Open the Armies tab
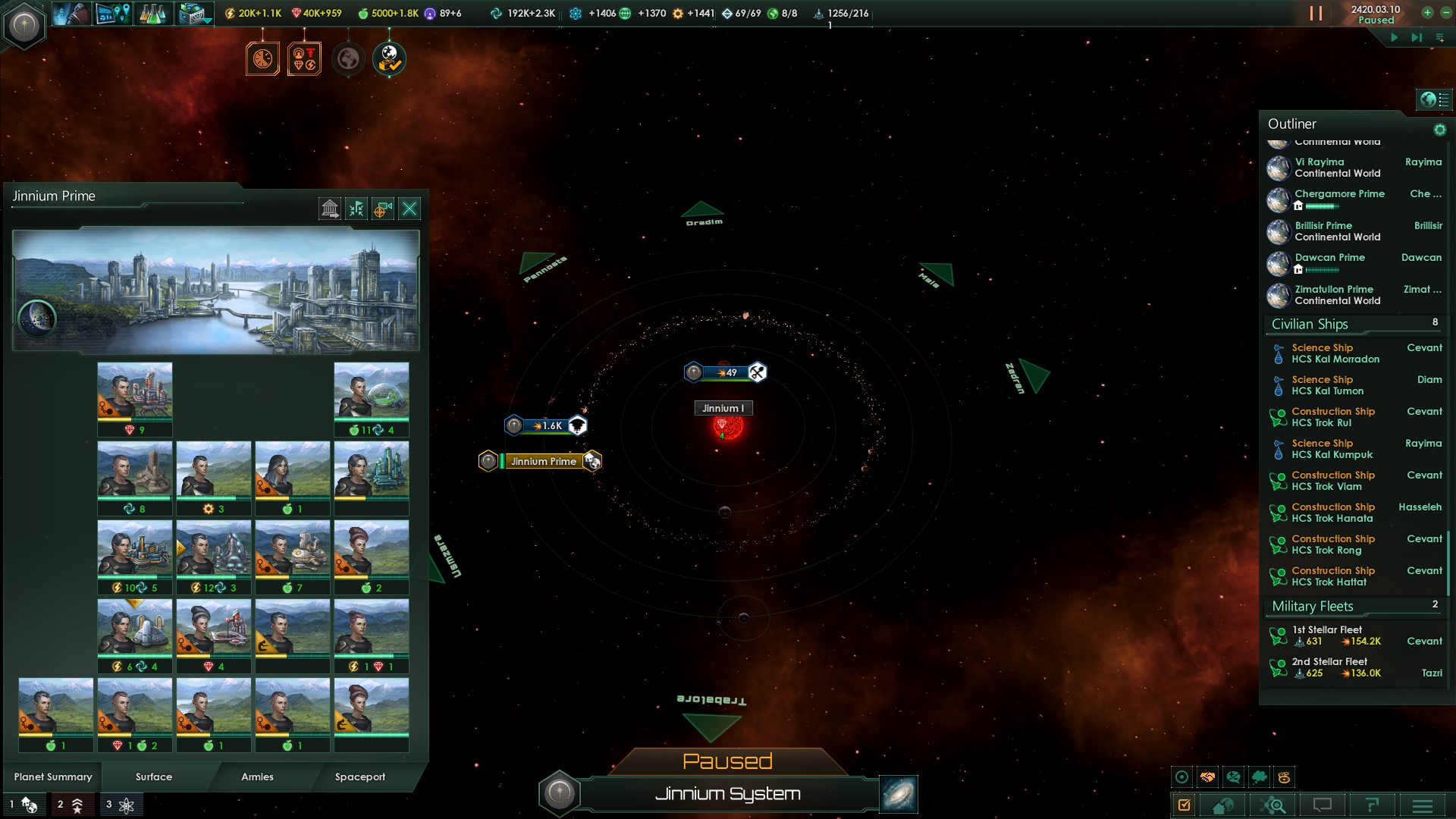 pyautogui.click(x=257, y=777)
